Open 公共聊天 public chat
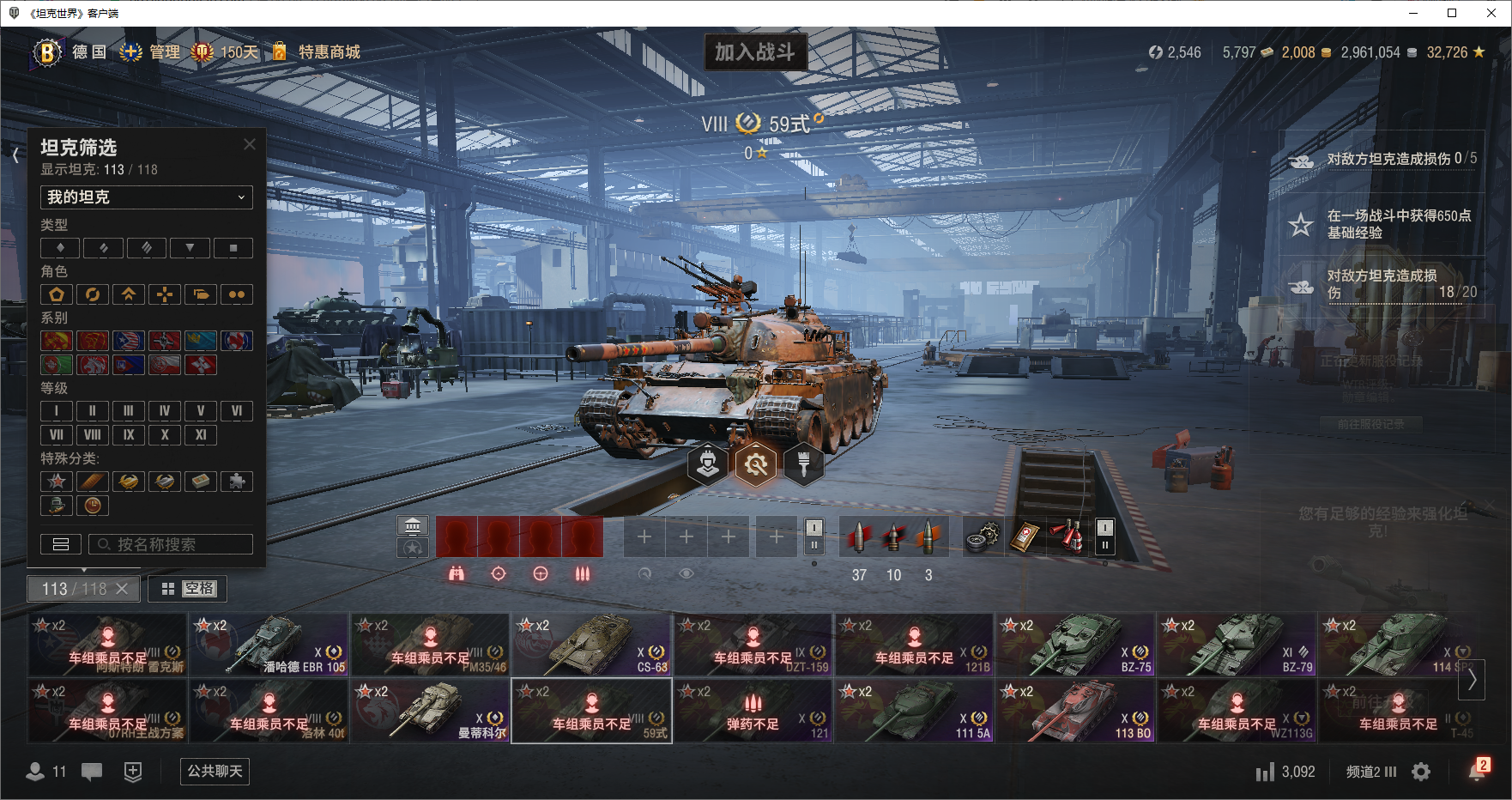The height and width of the screenshot is (800, 1512). pyautogui.click(x=215, y=771)
